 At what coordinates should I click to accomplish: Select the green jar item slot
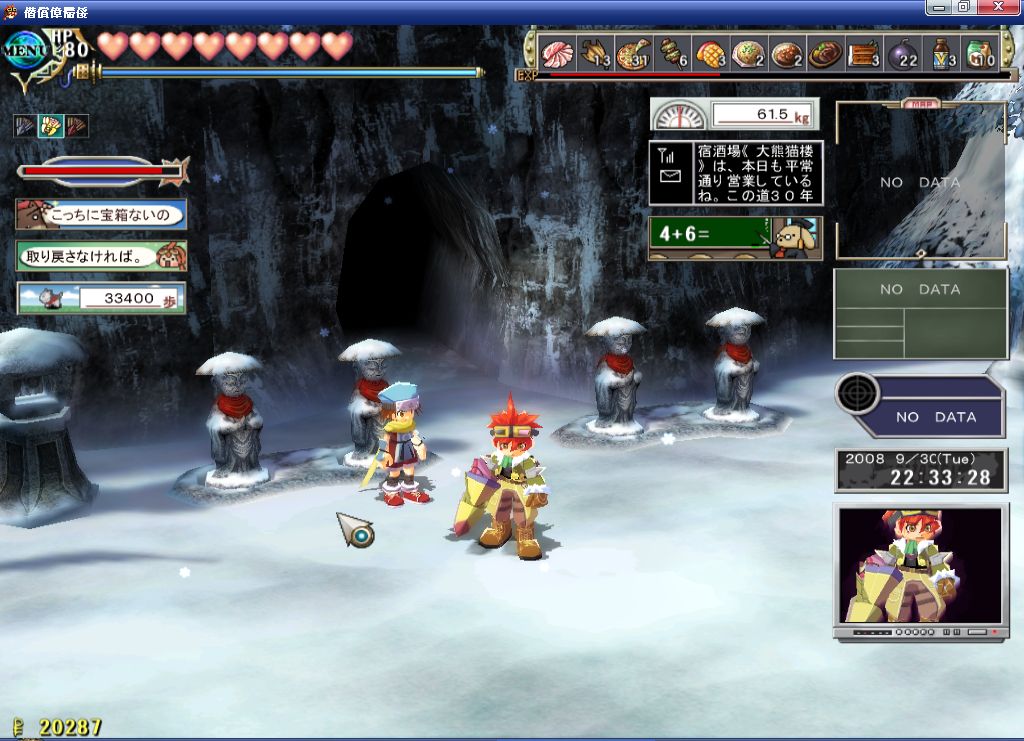tap(980, 52)
